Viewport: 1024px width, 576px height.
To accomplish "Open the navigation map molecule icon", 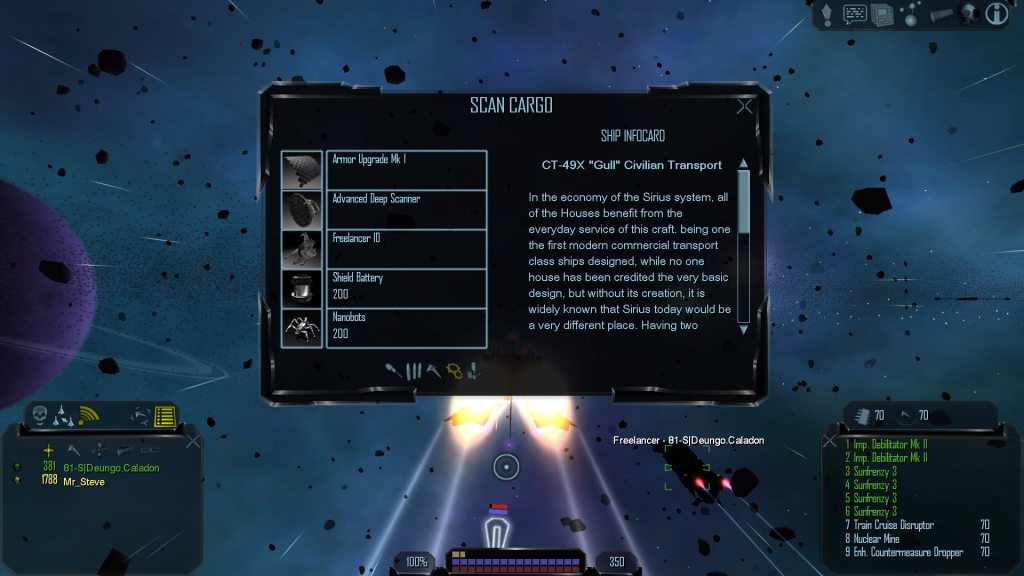I will 910,14.
